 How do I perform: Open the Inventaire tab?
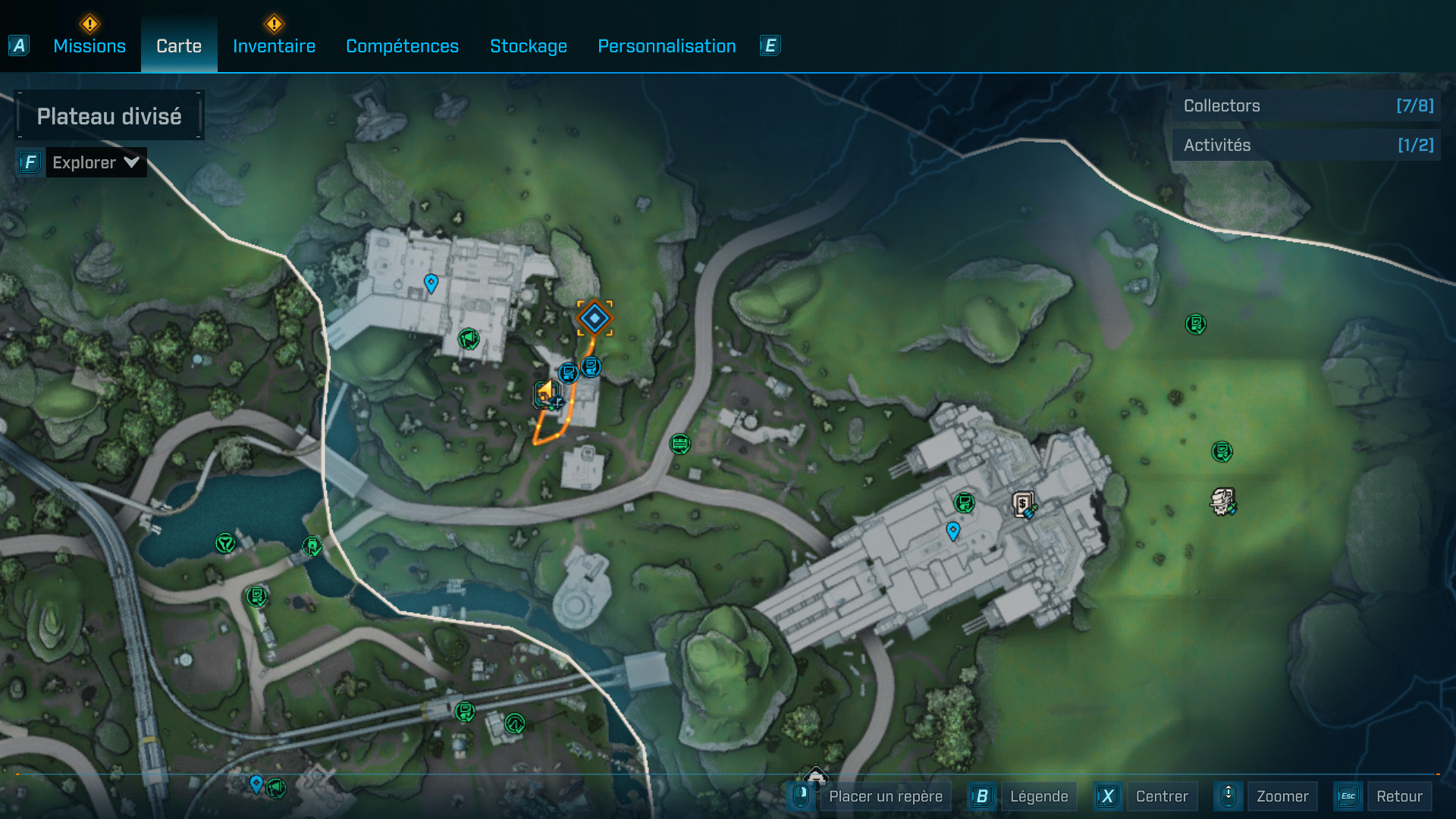pyautogui.click(x=274, y=46)
